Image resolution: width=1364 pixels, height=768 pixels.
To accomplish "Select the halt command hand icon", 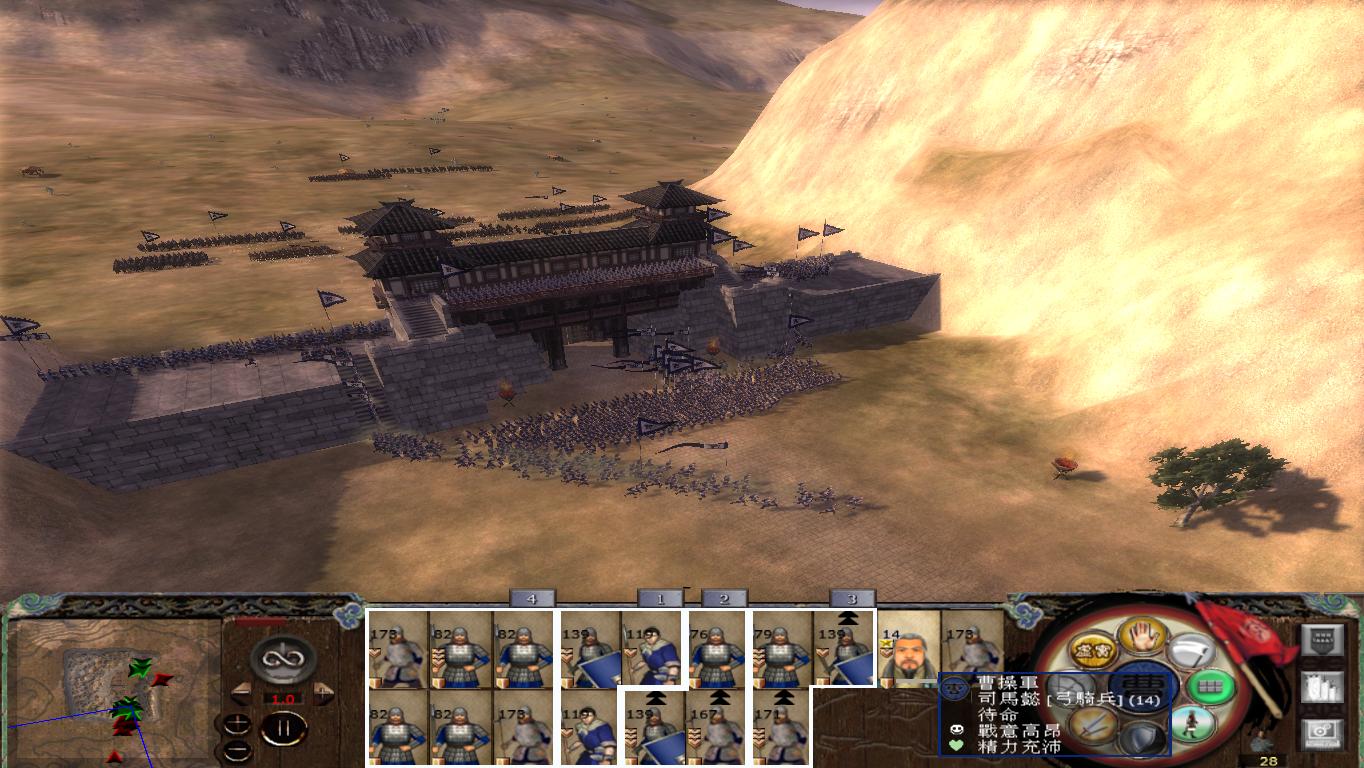I will 1141,639.
